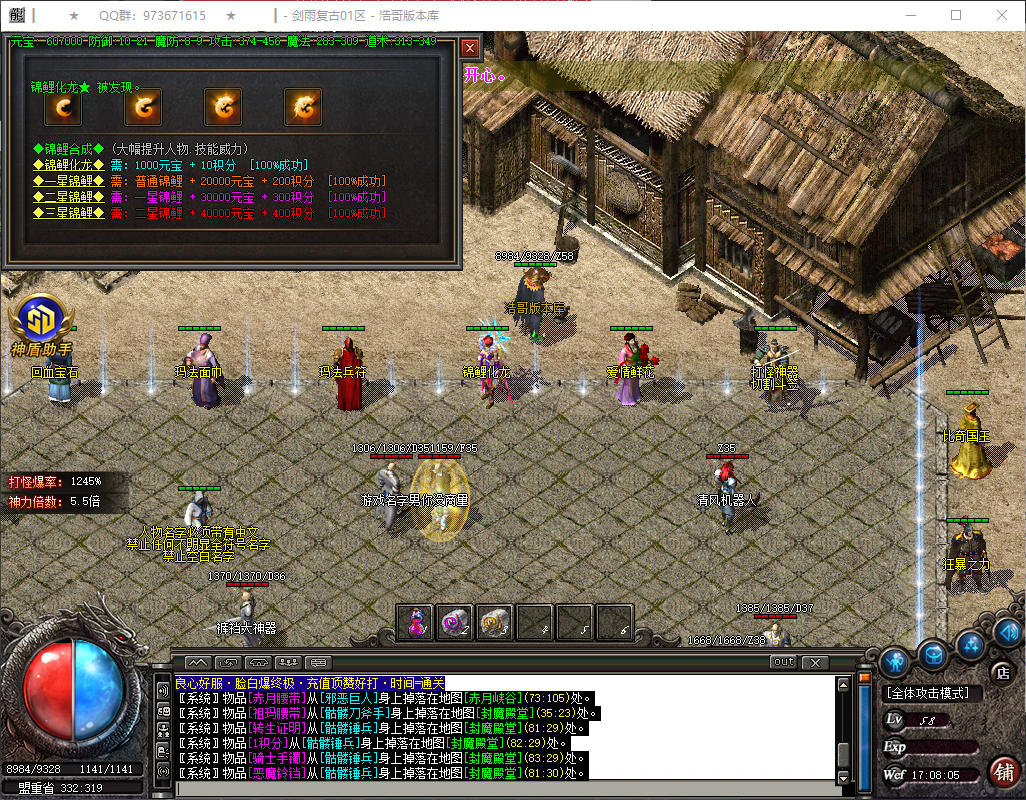Screen dimensions: 1026x800
Task: Use the scroll item in hotbar slot 3
Action: [x=494, y=621]
